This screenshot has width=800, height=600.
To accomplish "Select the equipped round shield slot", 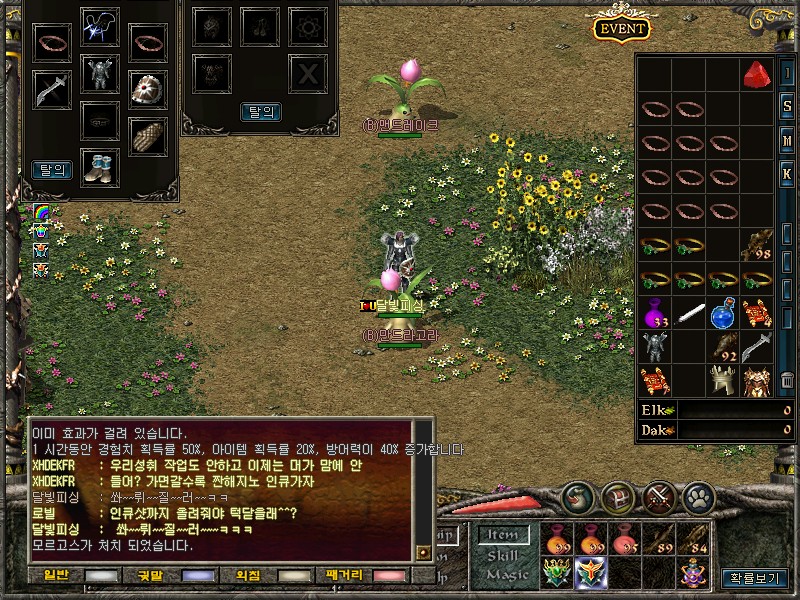I will click(148, 89).
